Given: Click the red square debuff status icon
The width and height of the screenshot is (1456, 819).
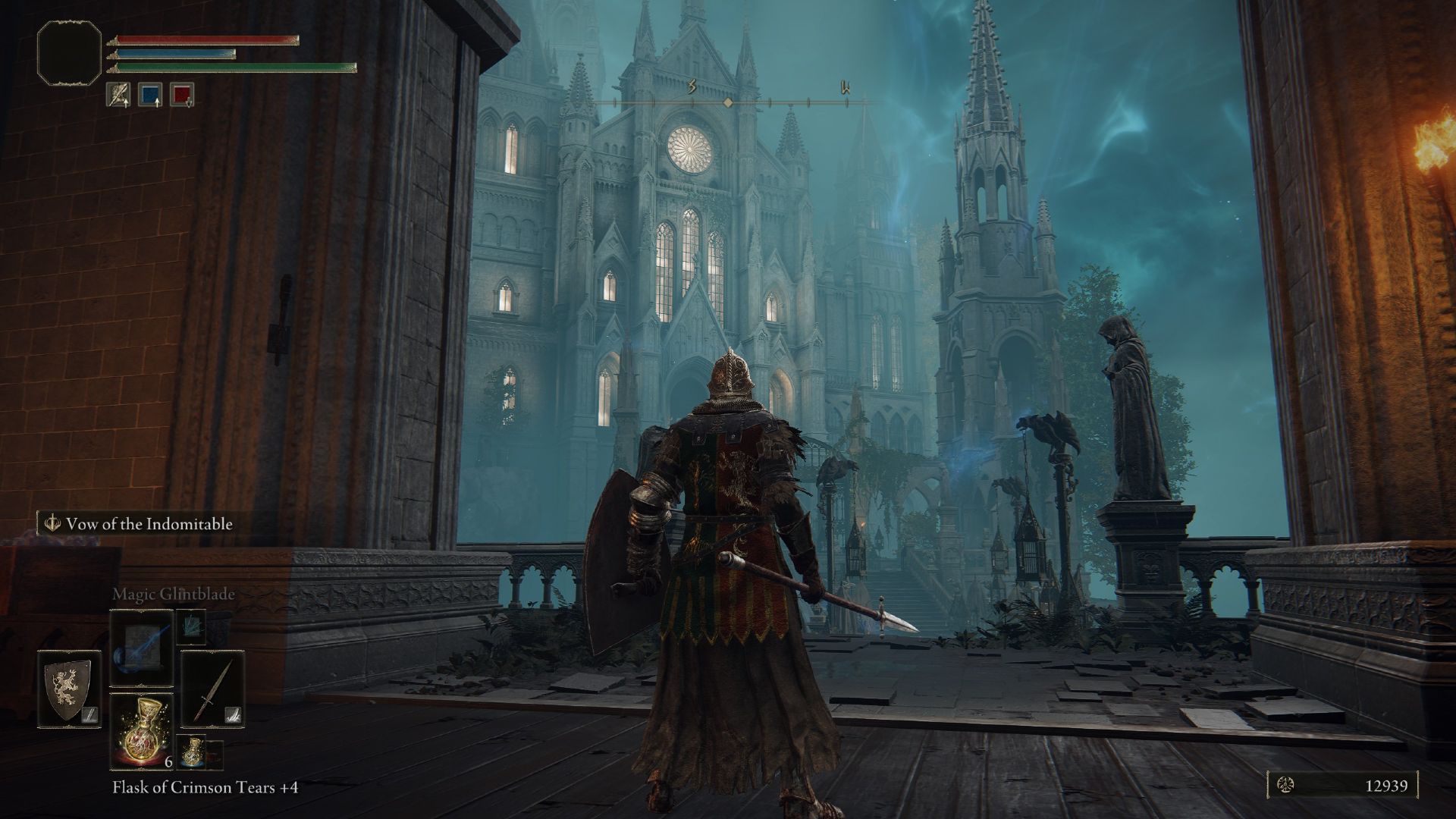Looking at the screenshot, I should click(182, 94).
